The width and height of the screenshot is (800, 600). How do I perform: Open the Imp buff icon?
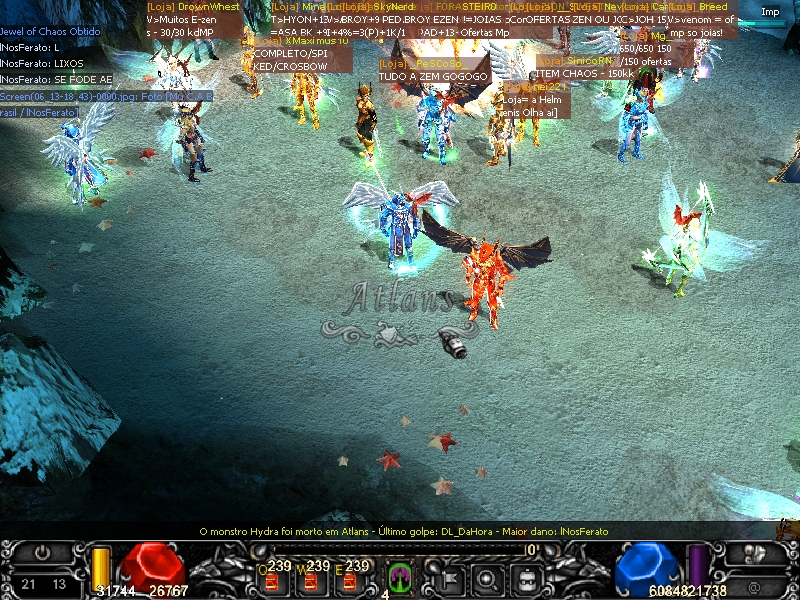coord(770,12)
